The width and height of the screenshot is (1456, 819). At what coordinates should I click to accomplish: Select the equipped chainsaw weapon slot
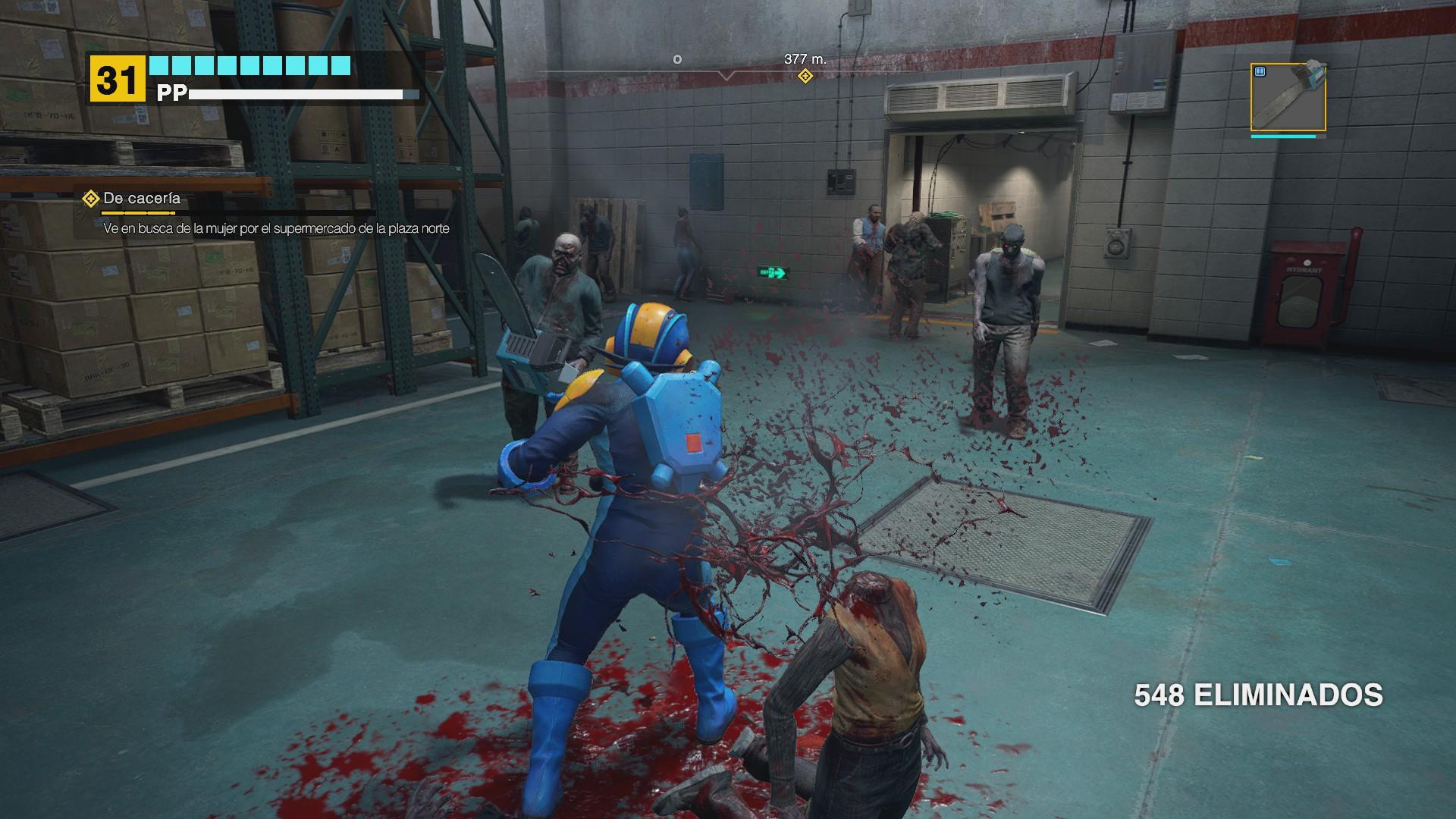(1288, 98)
